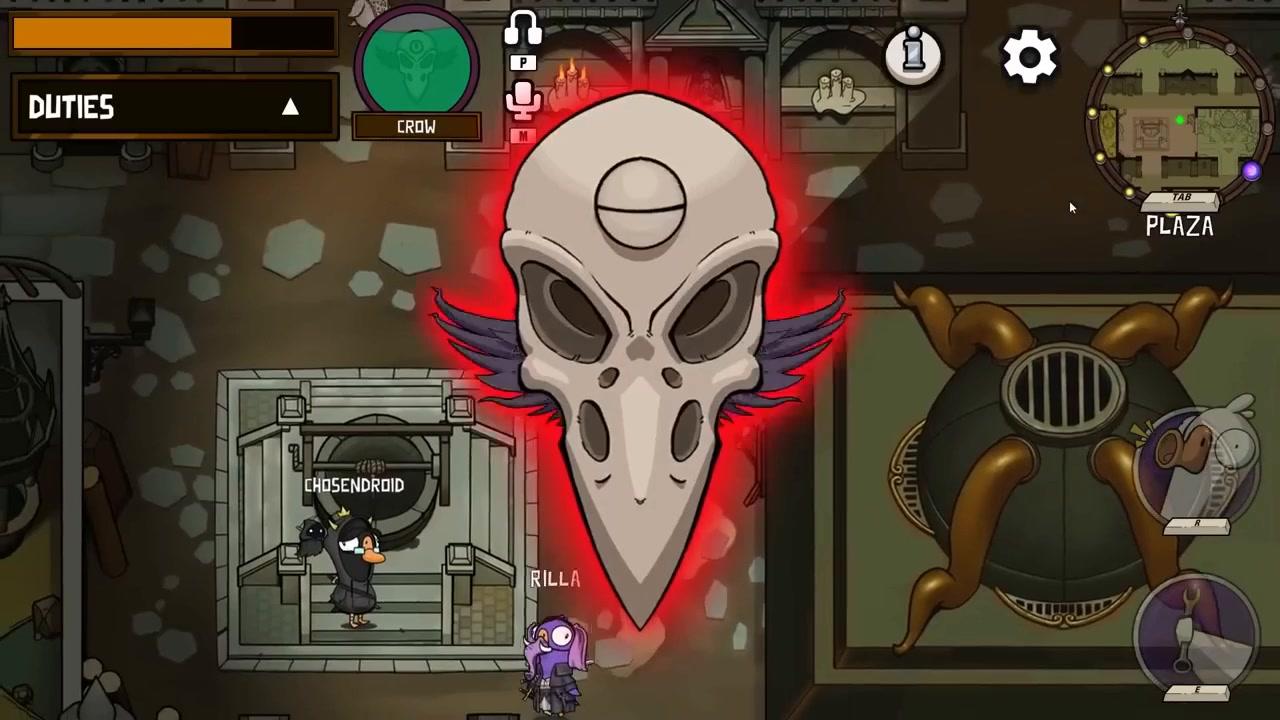Click the Crow role portrait
1280x720 pixels.
(416, 62)
